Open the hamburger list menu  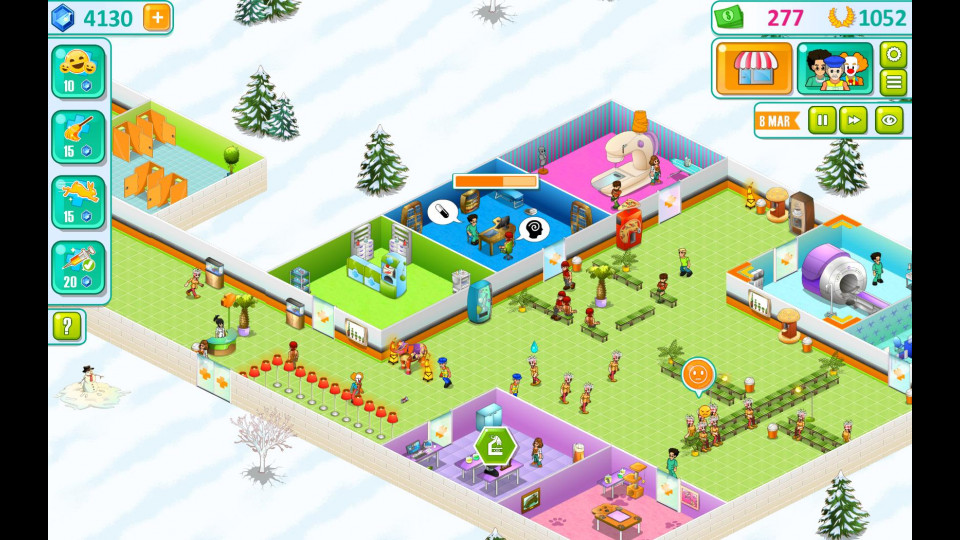(893, 82)
